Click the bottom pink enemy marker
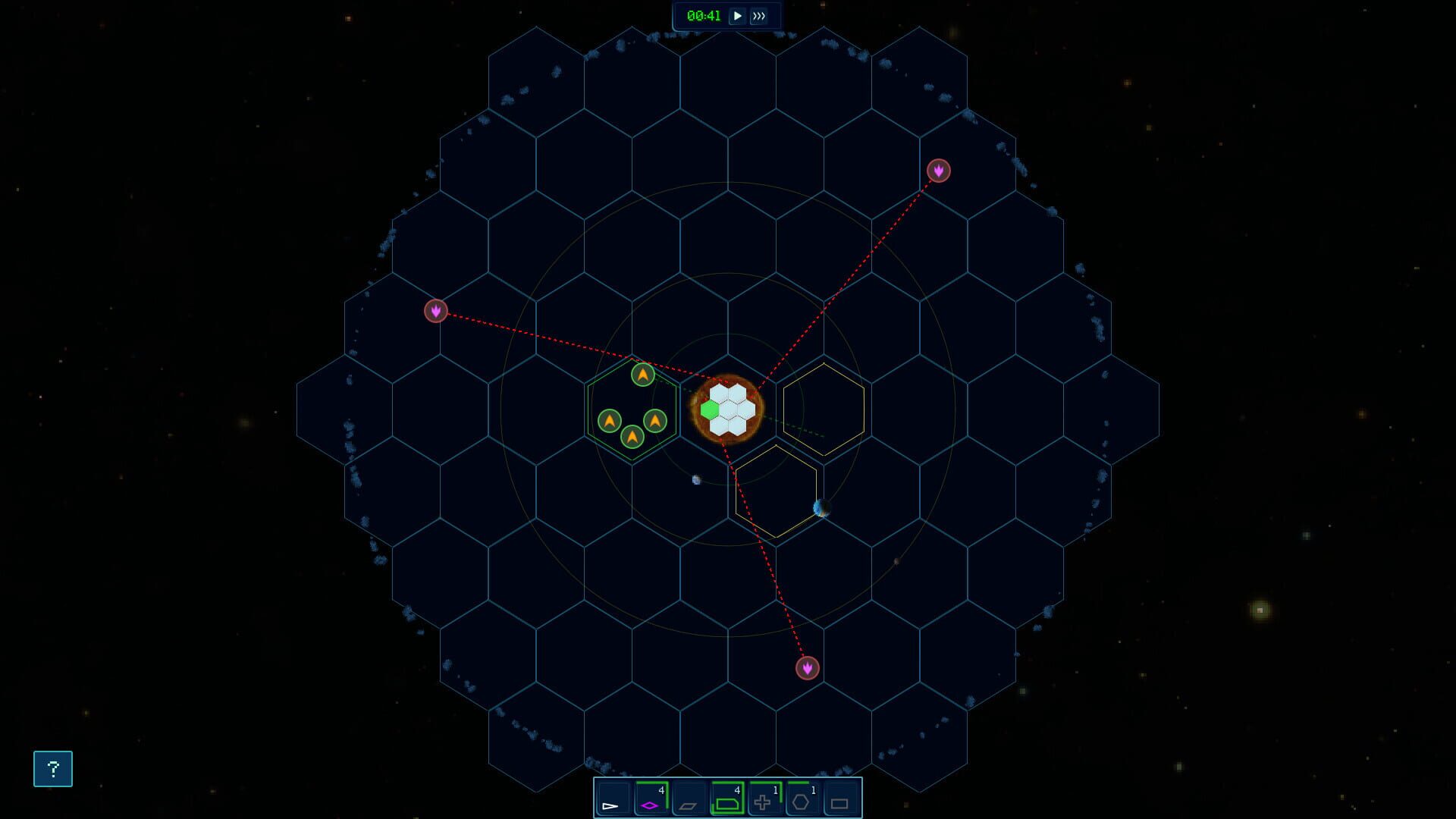Image resolution: width=1456 pixels, height=819 pixels. pos(806,670)
